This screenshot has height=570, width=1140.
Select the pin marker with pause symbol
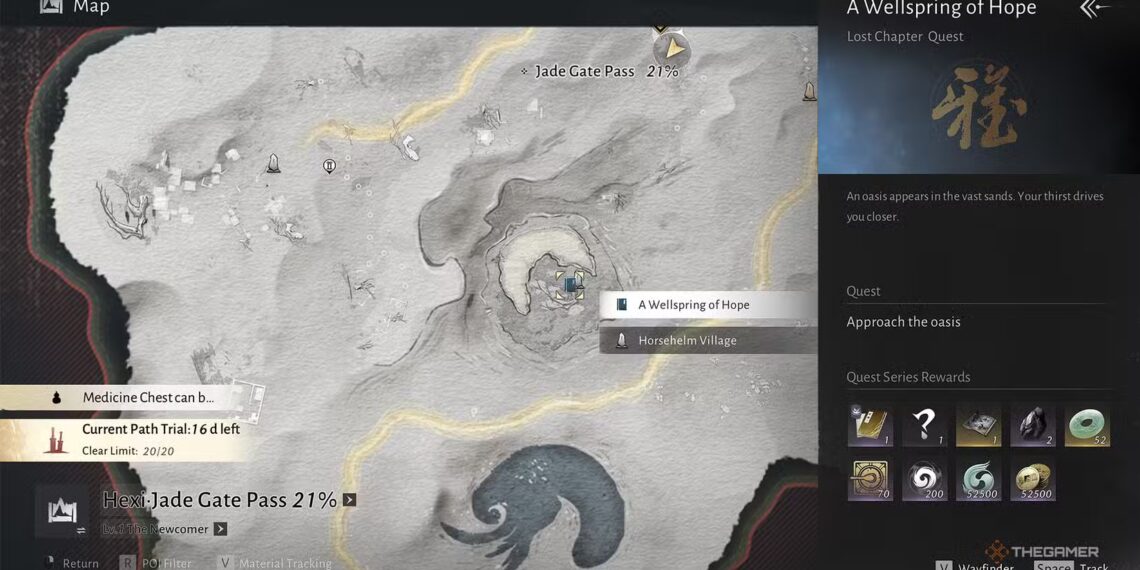click(x=329, y=166)
